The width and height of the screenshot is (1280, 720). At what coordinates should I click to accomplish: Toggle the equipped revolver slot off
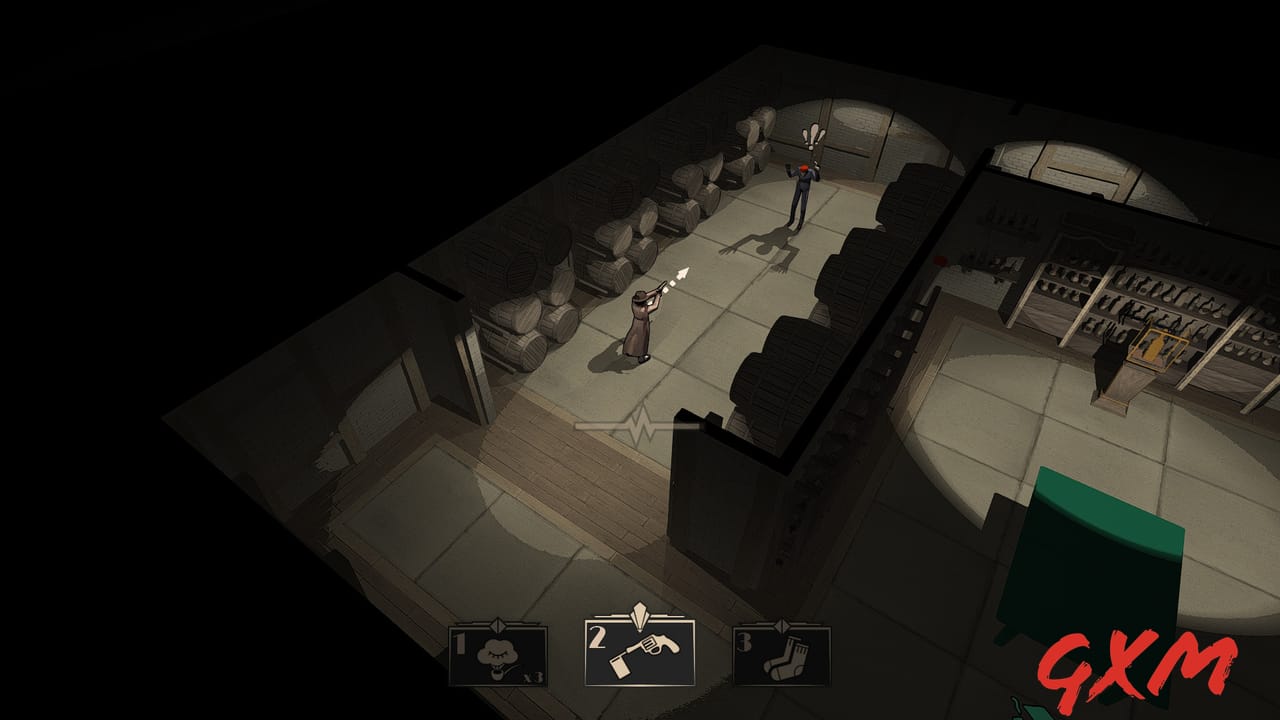(640, 655)
